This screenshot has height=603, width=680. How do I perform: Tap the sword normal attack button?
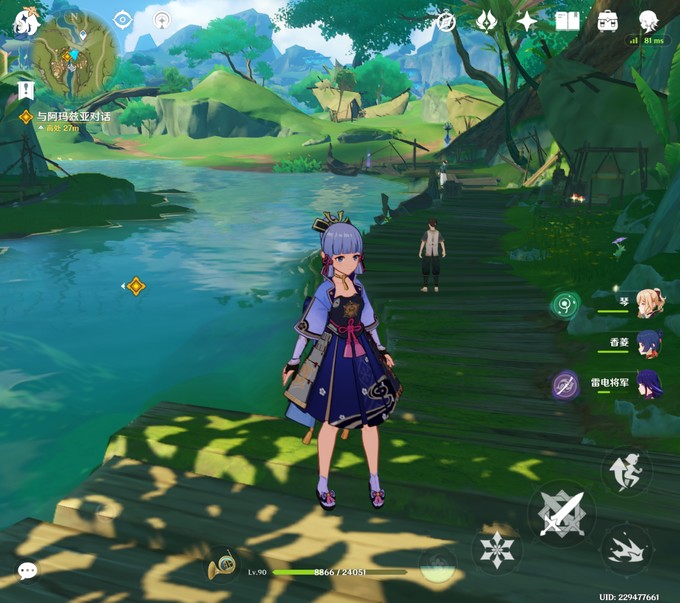point(560,513)
